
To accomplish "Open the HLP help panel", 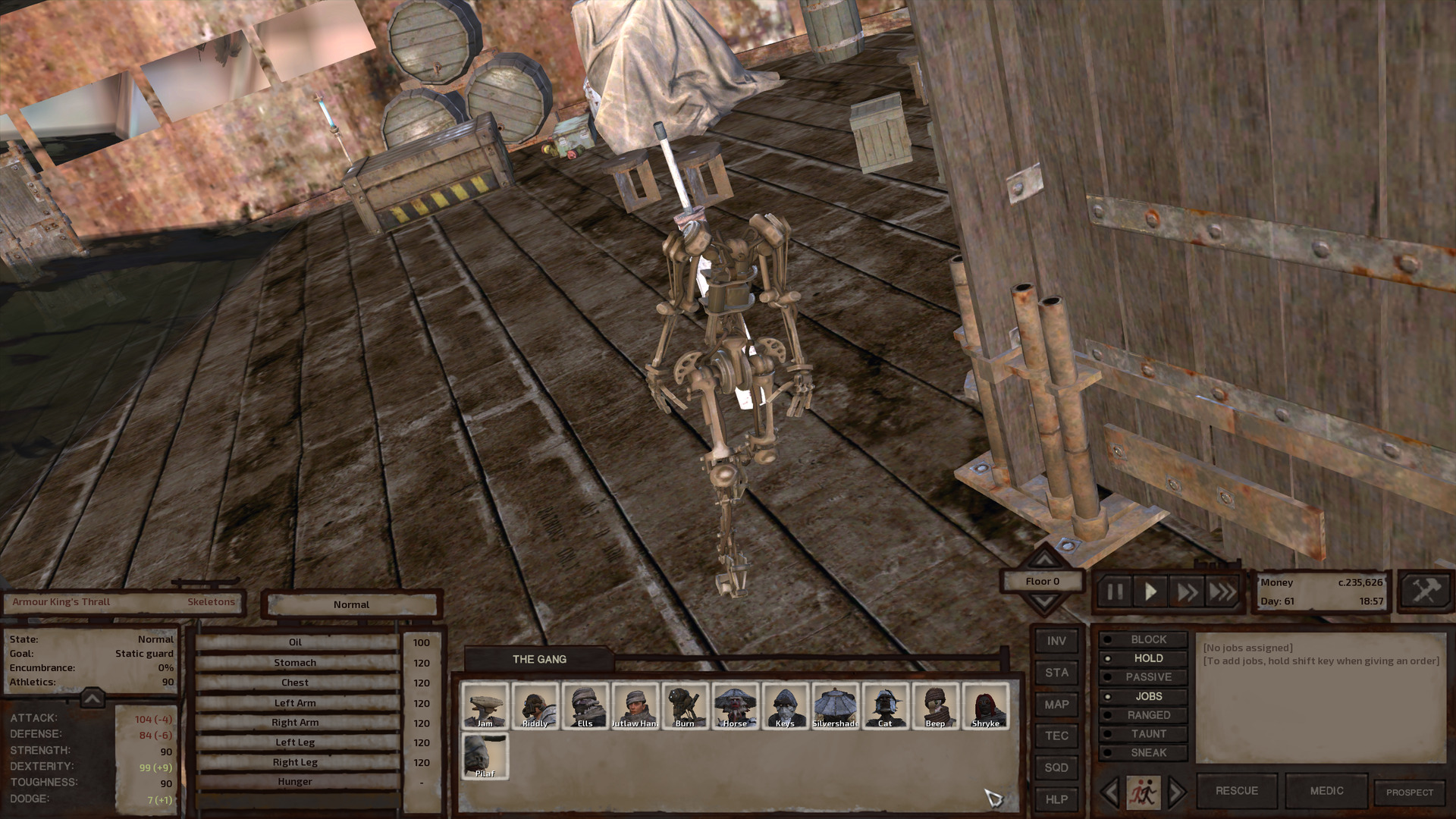I will coord(1056,799).
